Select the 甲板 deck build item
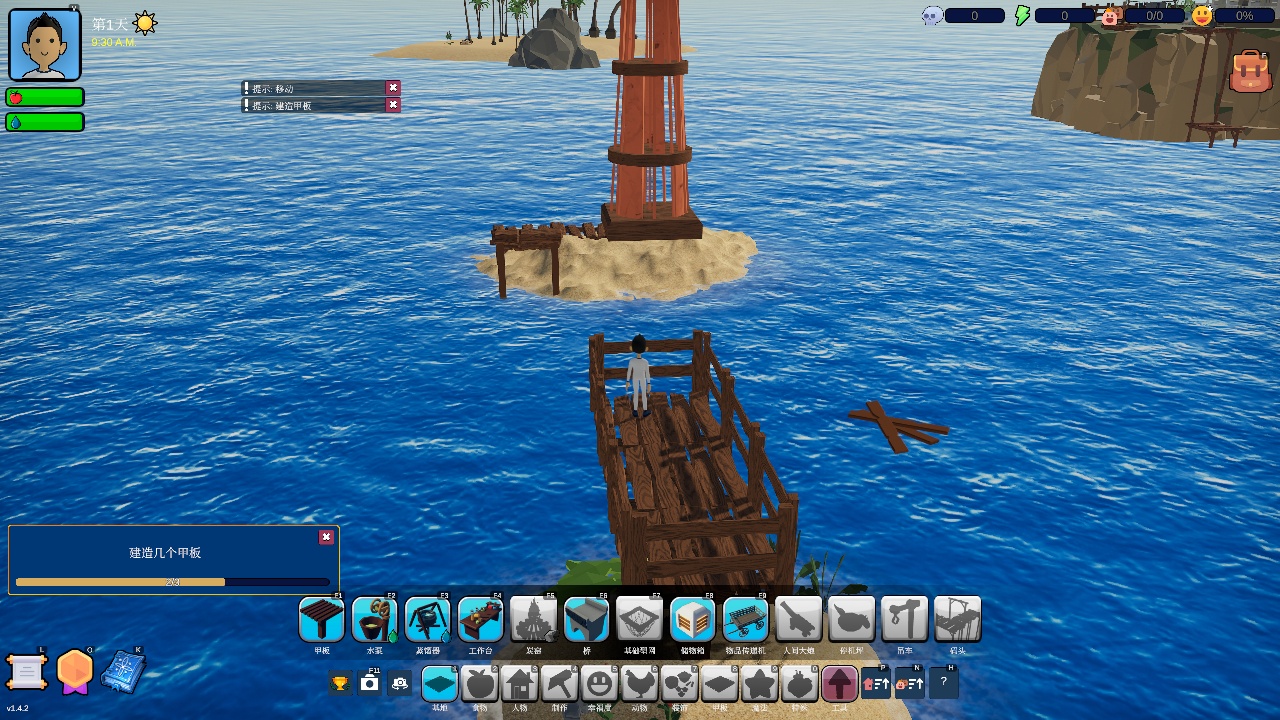This screenshot has width=1280, height=720. pos(322,620)
